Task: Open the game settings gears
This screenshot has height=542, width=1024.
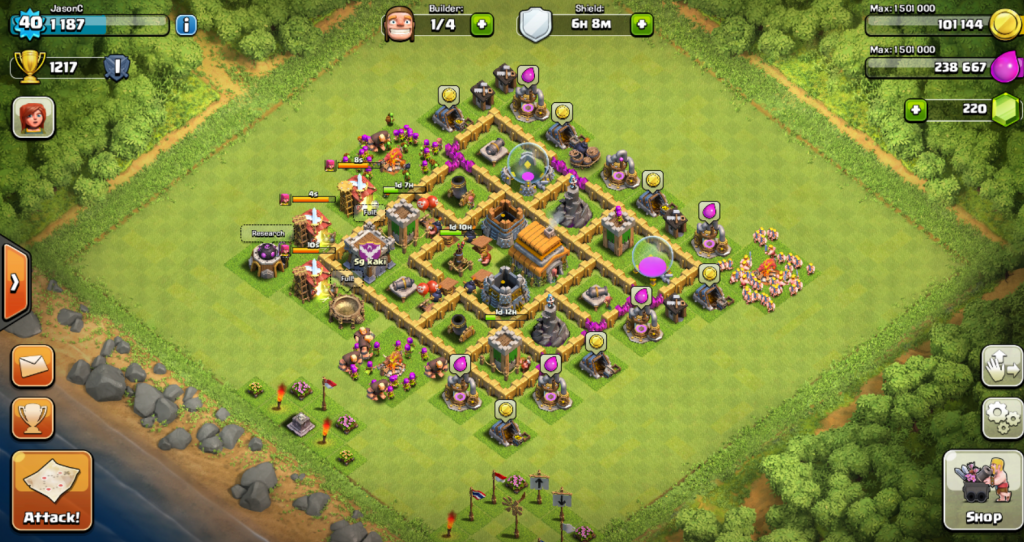Action: [1002, 416]
